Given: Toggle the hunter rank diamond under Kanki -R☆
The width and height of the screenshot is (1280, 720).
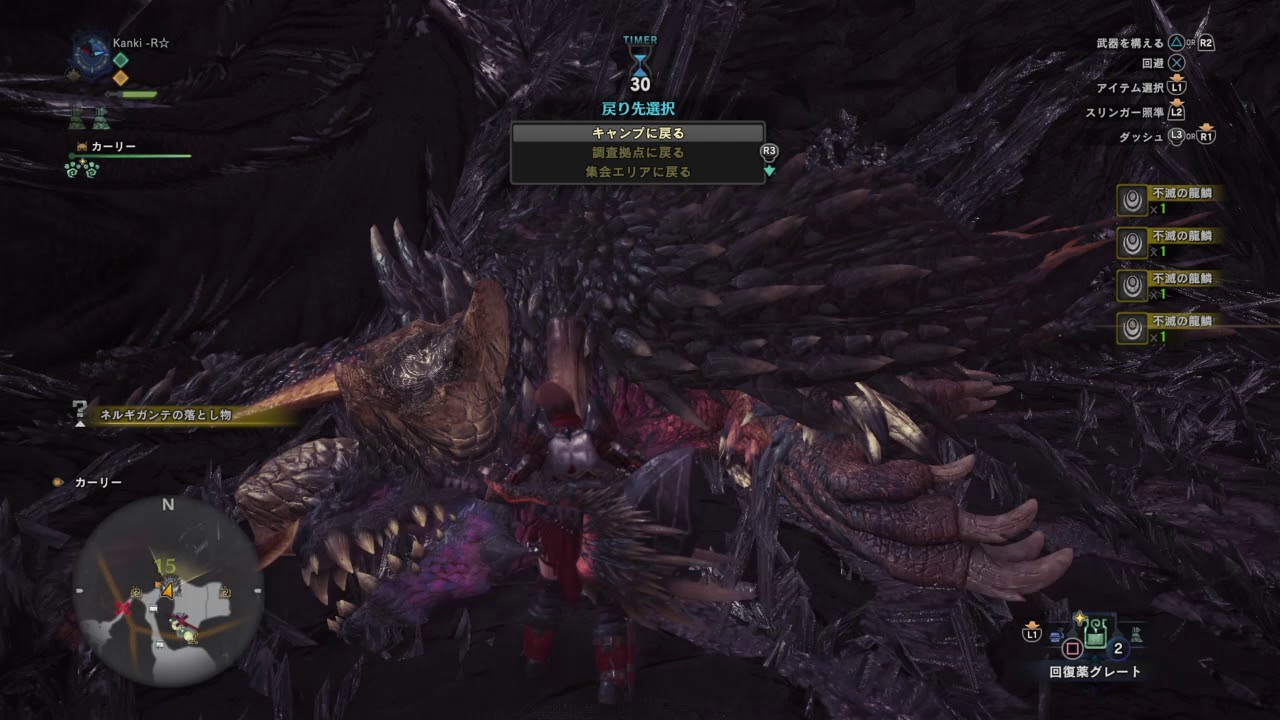Looking at the screenshot, I should pyautogui.click(x=121, y=60).
